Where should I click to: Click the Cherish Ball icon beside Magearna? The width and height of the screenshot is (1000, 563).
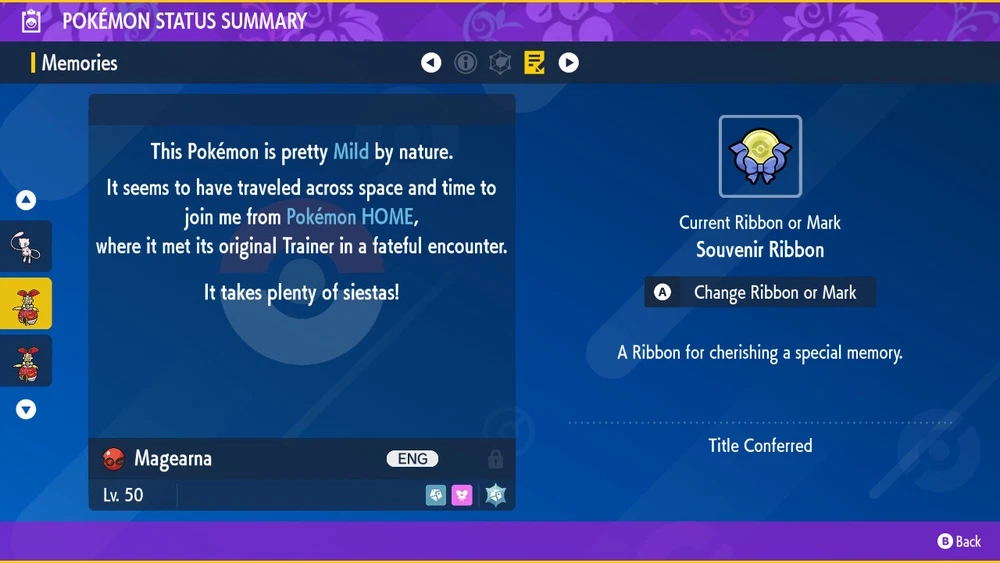(113, 459)
